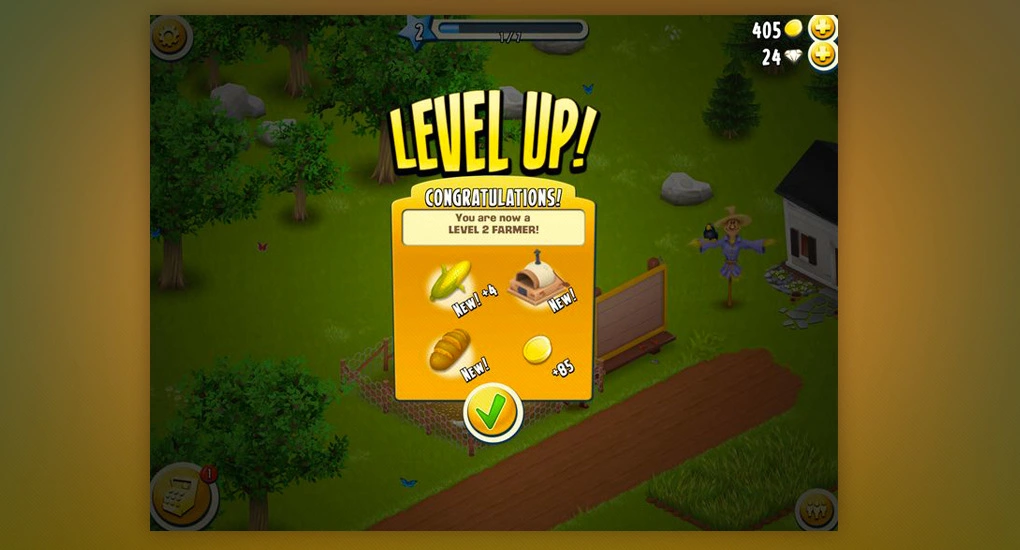This screenshot has width=1020, height=550.
Task: Add more coins with plus button
Action: tap(822, 29)
